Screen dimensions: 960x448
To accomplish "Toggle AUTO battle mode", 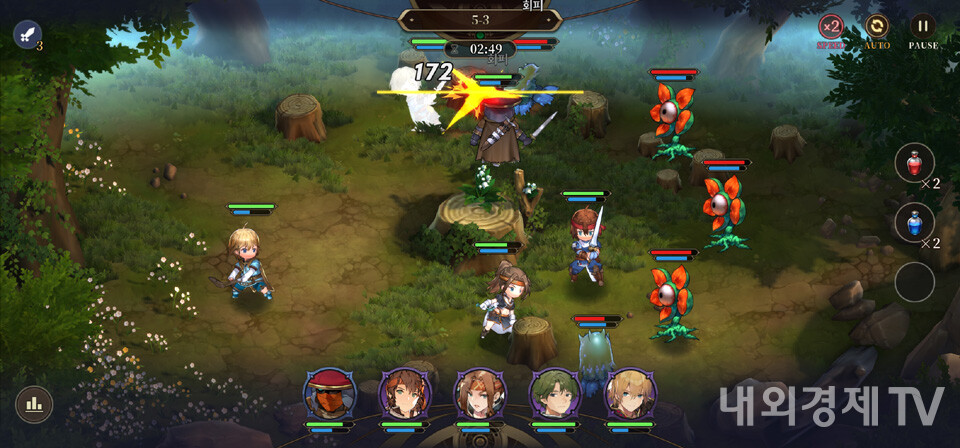I will coord(877,27).
